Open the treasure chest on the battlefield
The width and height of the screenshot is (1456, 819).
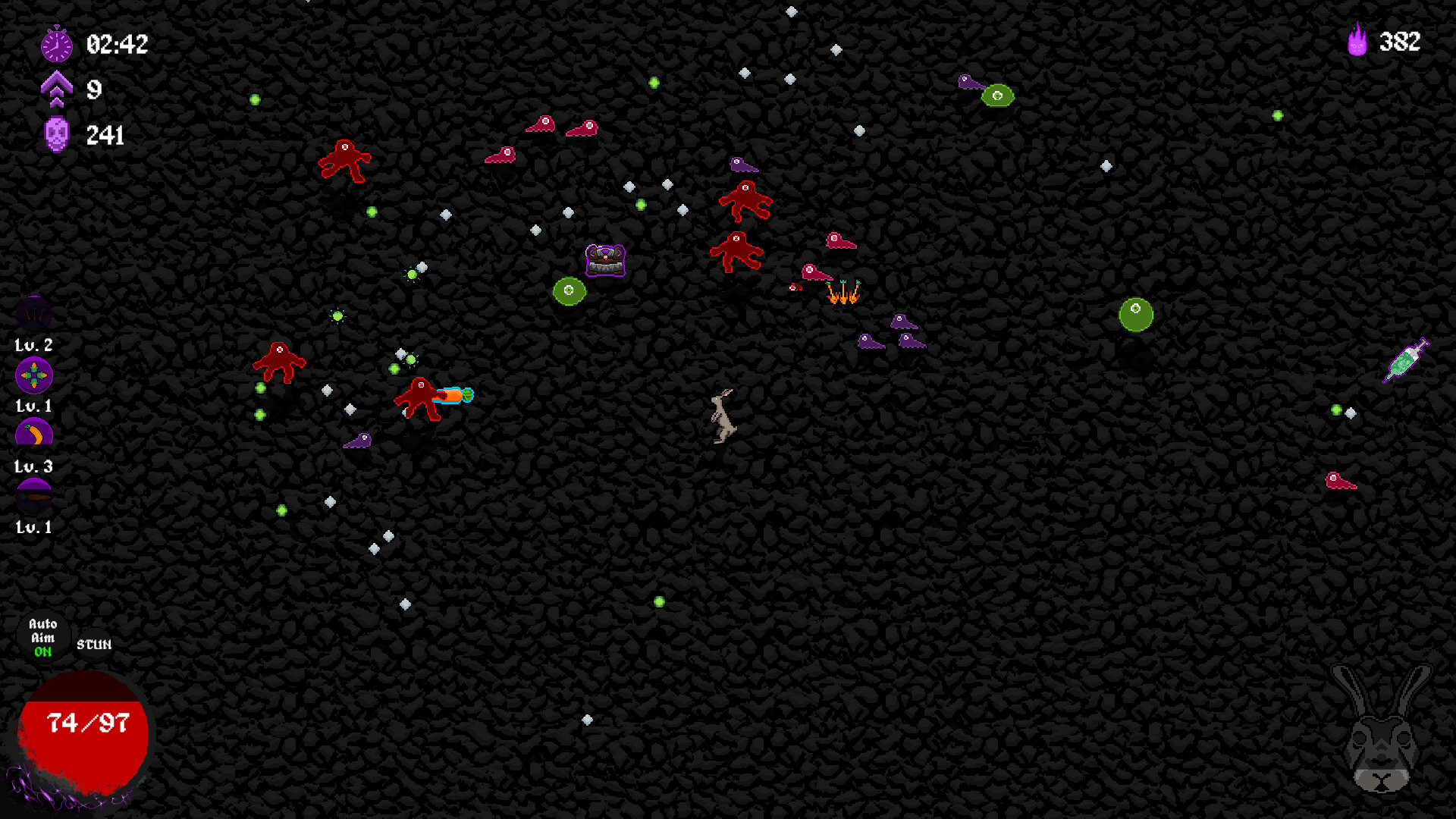[x=604, y=260]
